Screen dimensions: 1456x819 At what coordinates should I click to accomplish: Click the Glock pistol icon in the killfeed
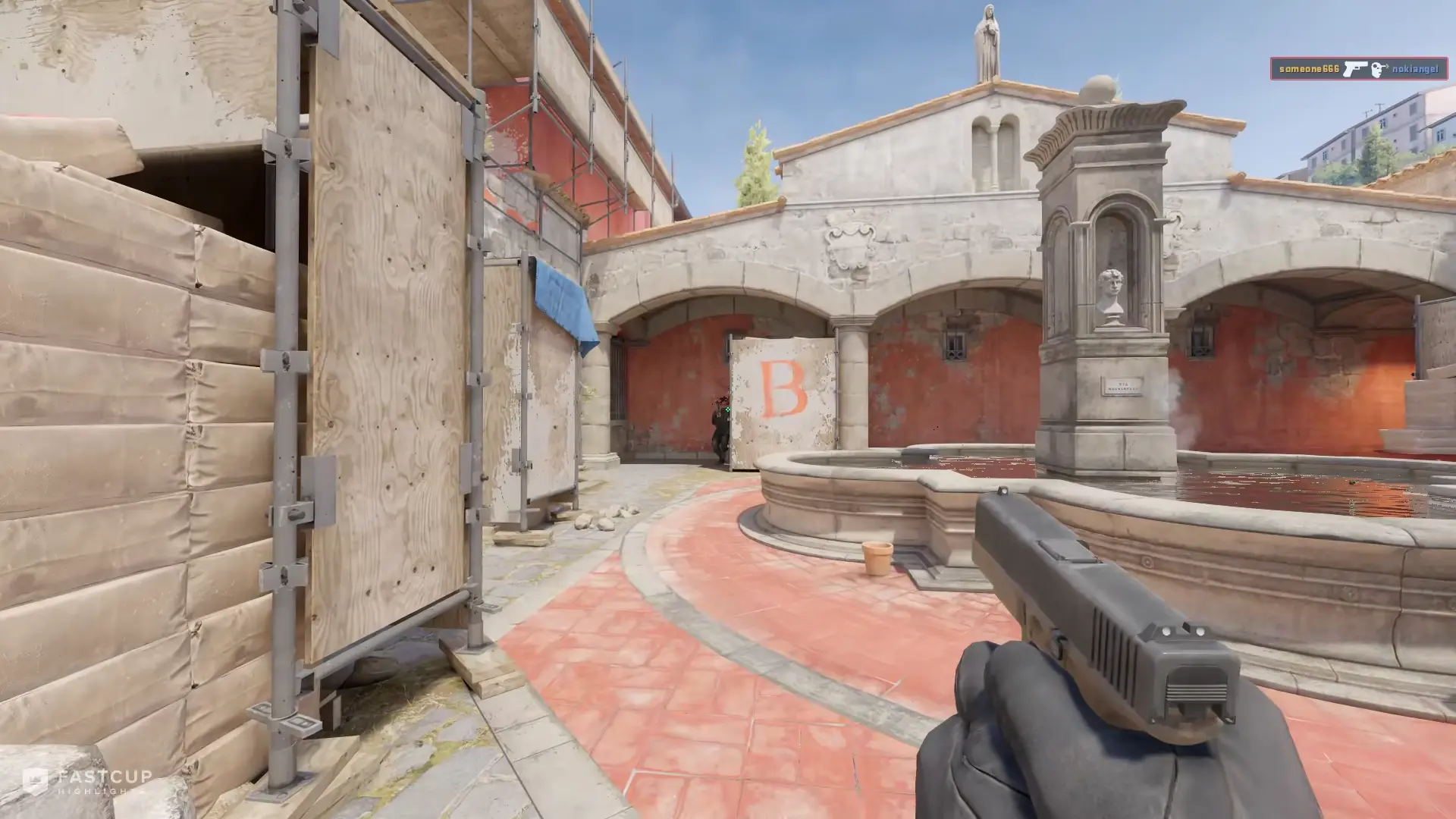1355,69
